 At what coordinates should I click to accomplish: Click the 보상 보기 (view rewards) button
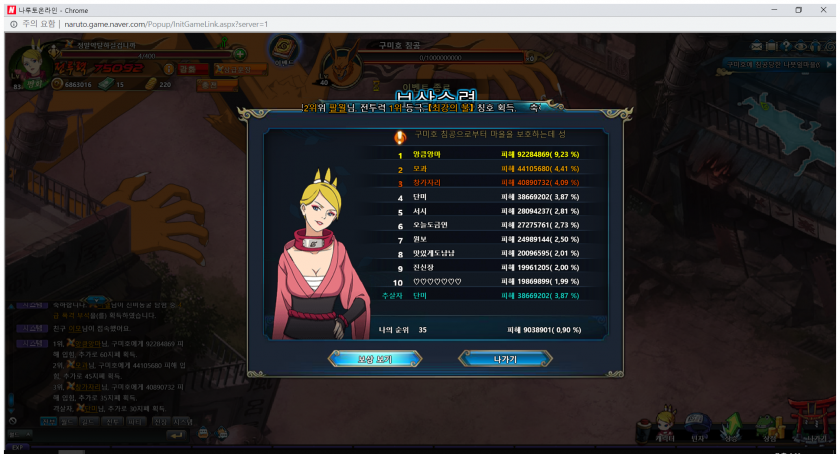click(x=375, y=358)
